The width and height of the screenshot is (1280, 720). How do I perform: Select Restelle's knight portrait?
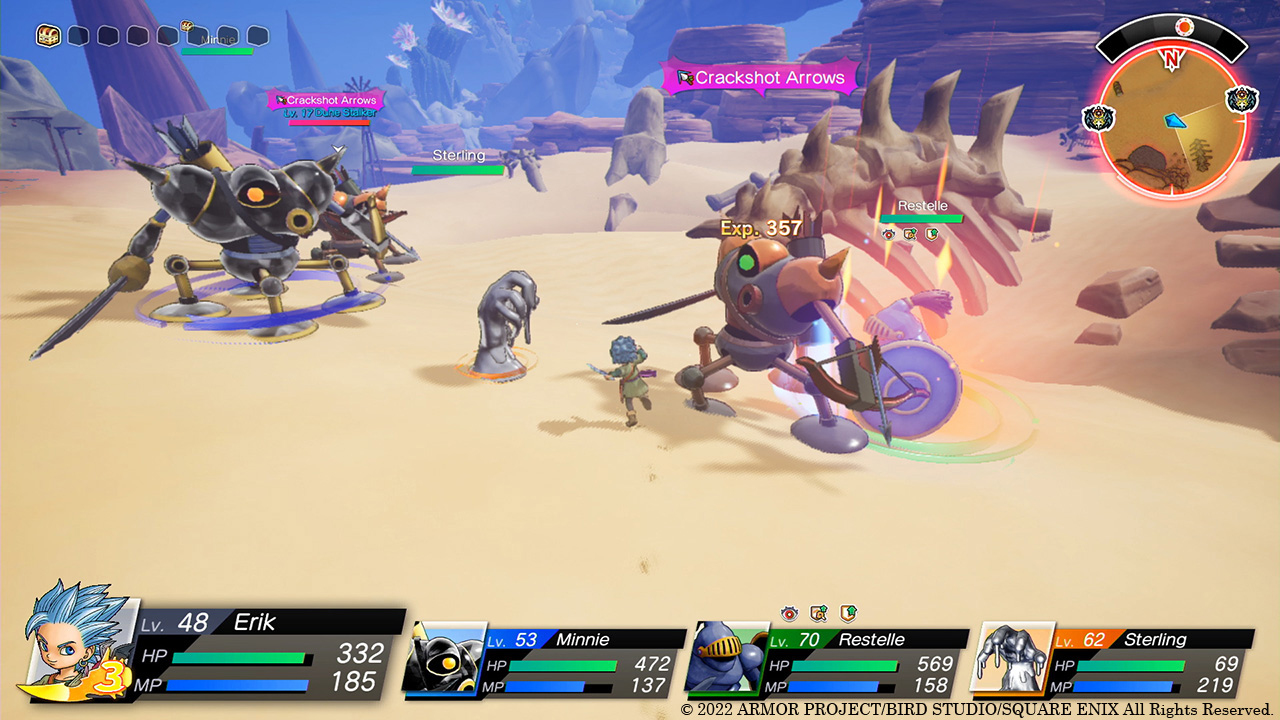point(727,658)
